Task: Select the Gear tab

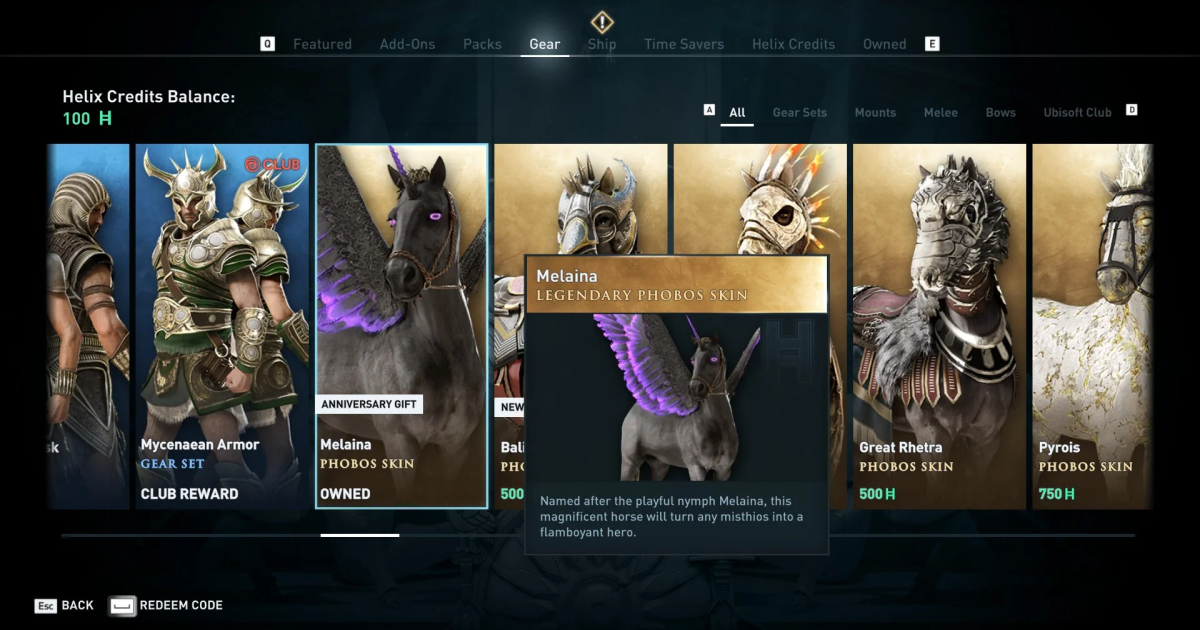Action: coord(545,44)
